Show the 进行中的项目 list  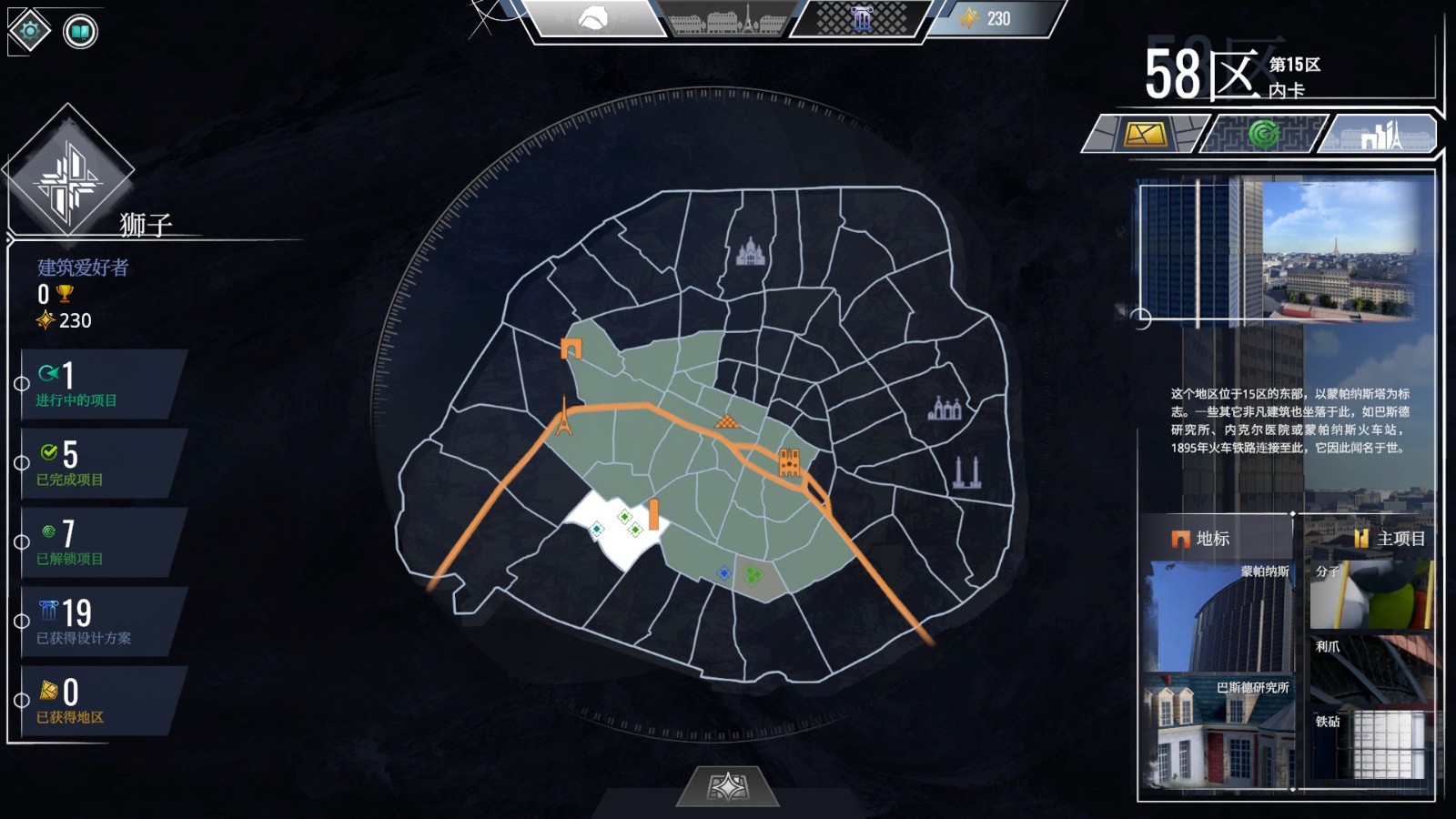(100, 385)
